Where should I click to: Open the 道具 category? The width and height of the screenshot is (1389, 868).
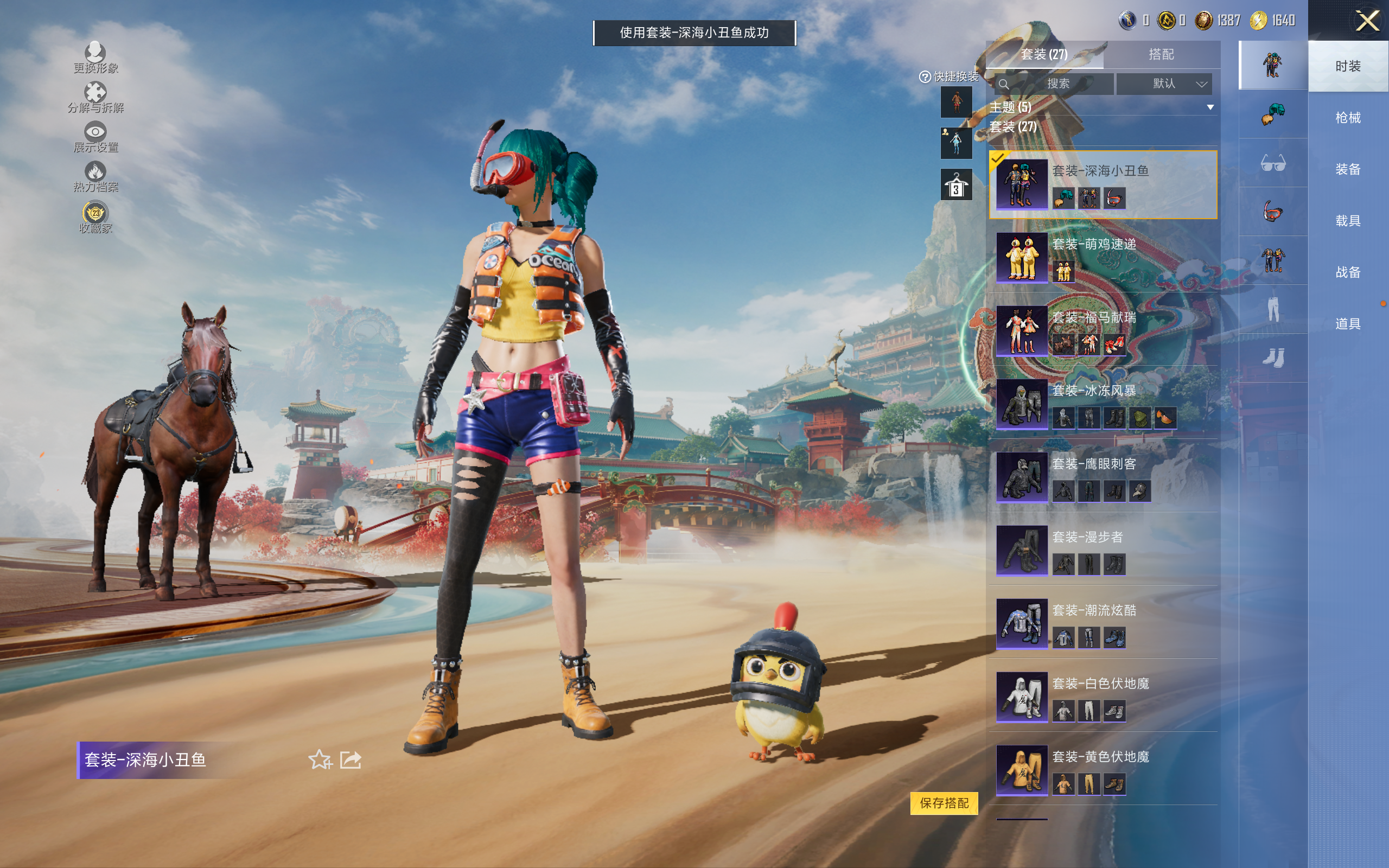pyautogui.click(x=1348, y=324)
